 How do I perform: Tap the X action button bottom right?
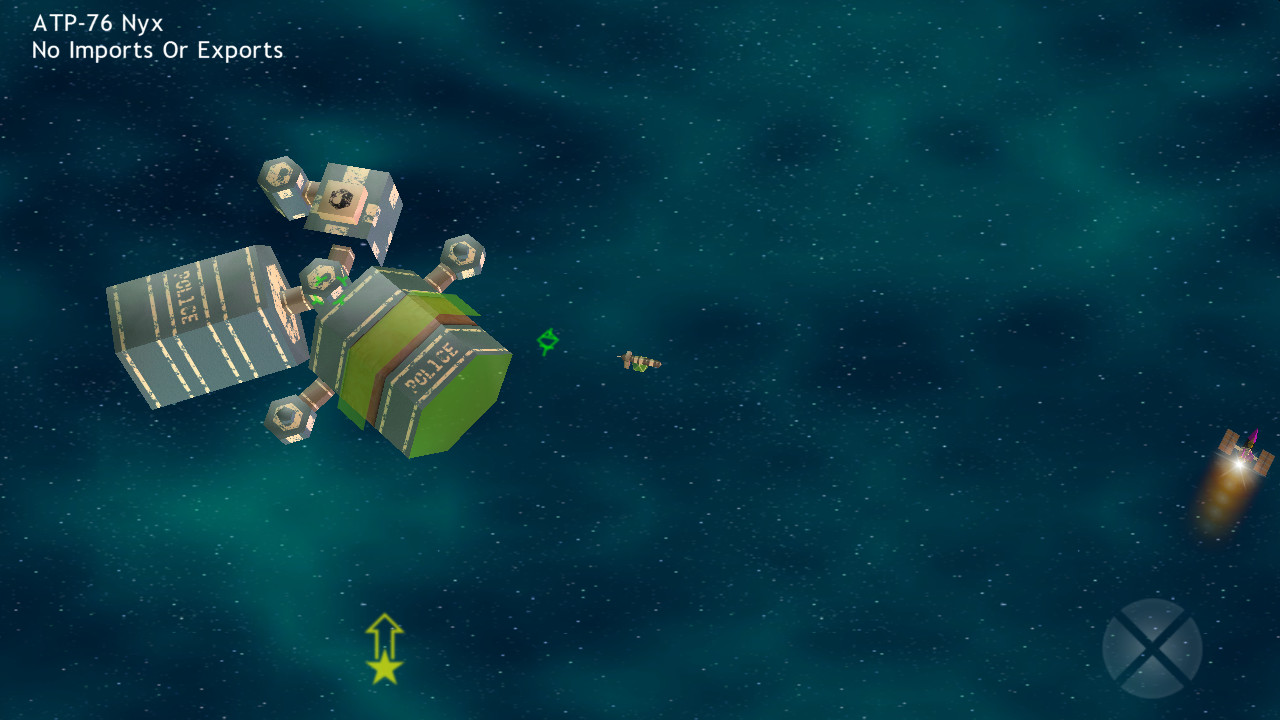[1152, 647]
